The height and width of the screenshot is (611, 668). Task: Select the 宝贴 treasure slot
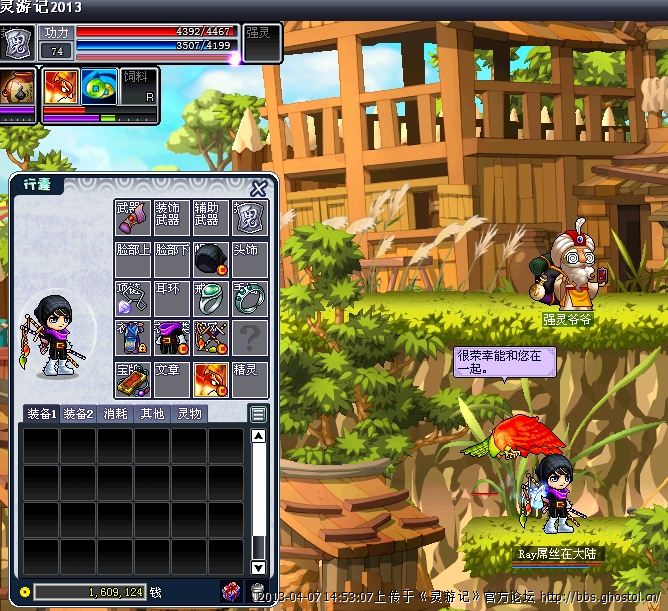tap(133, 378)
